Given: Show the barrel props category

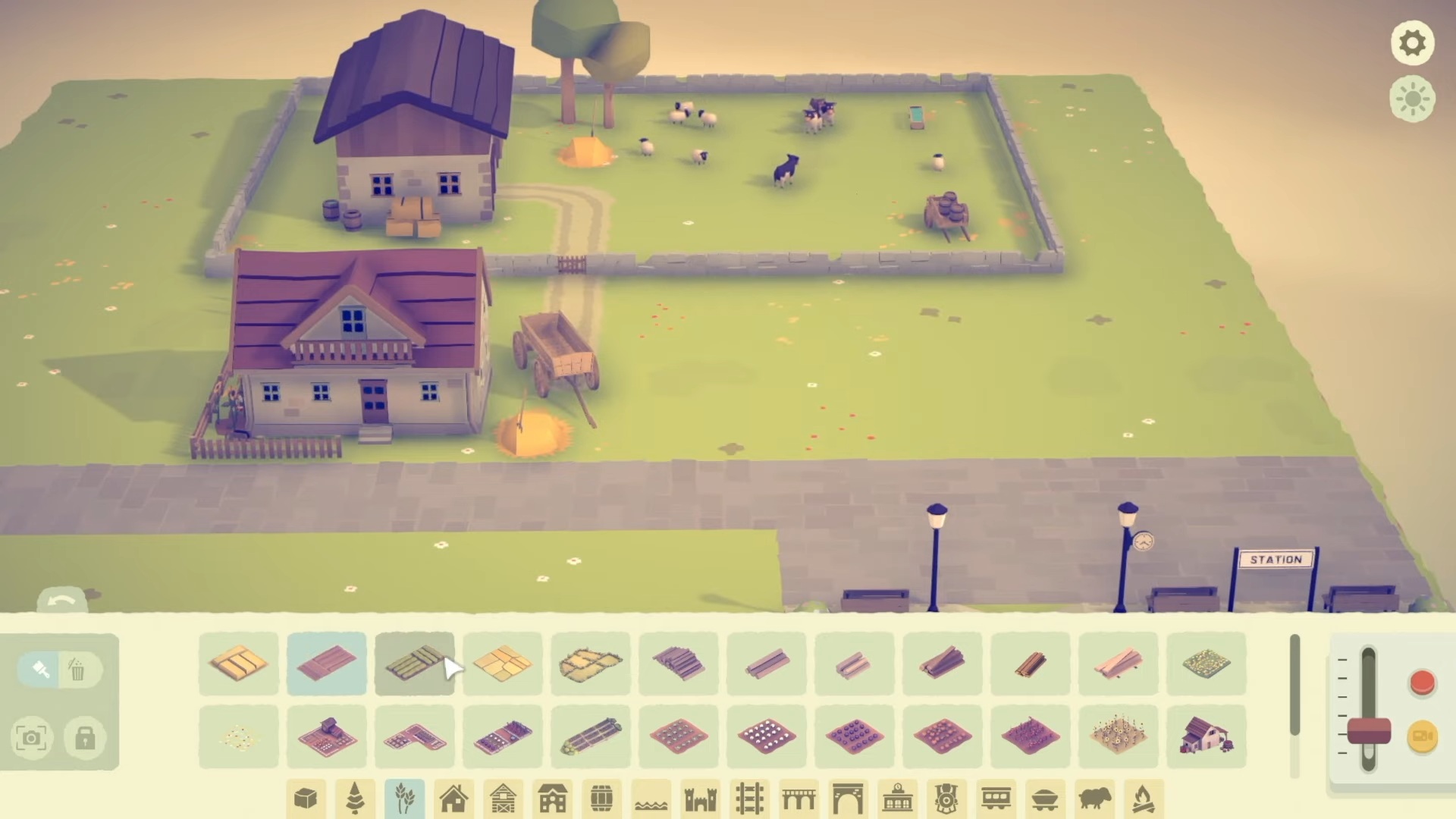Looking at the screenshot, I should pos(601,799).
